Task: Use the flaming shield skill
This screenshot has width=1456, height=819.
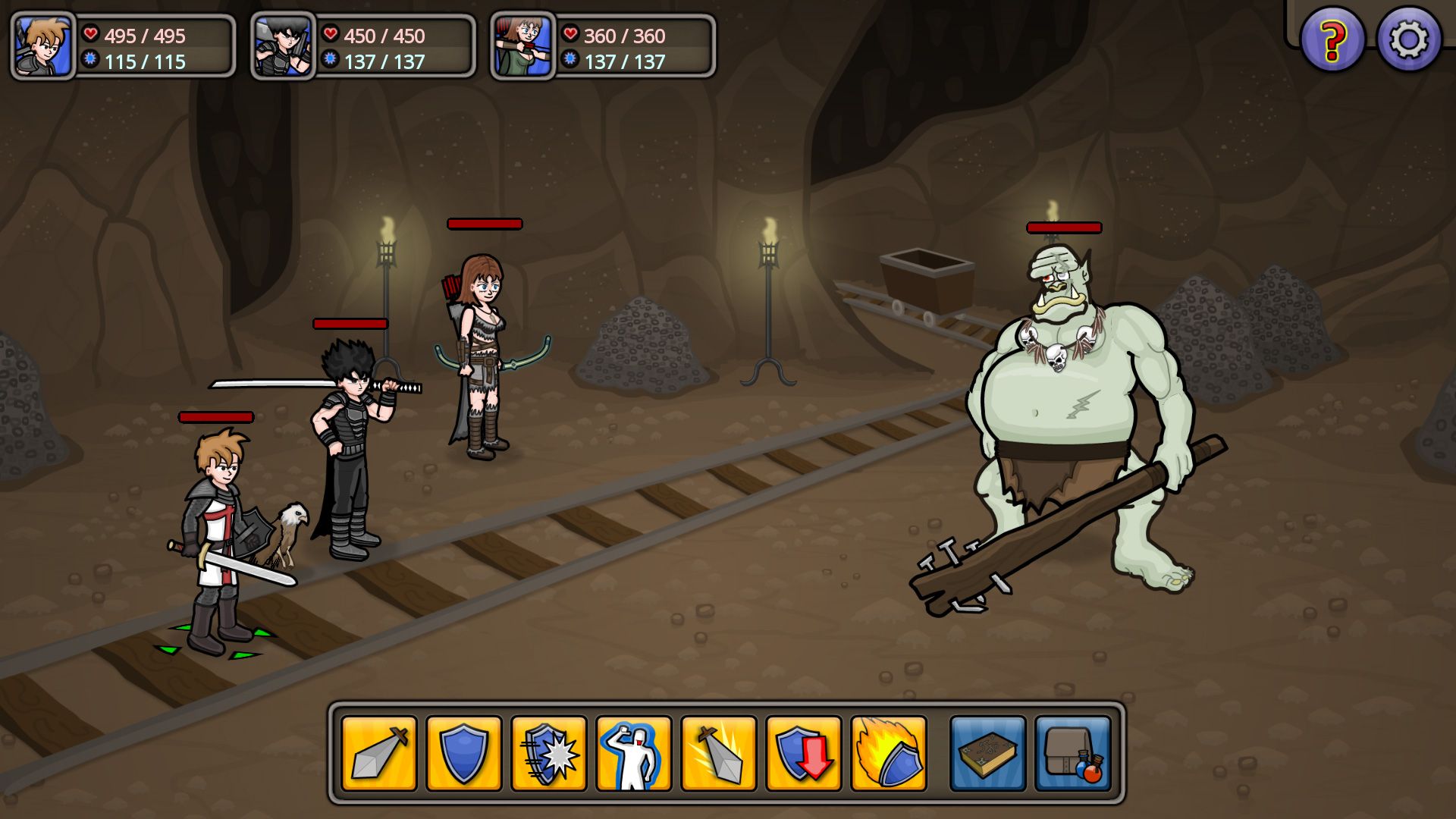Action: point(888,753)
